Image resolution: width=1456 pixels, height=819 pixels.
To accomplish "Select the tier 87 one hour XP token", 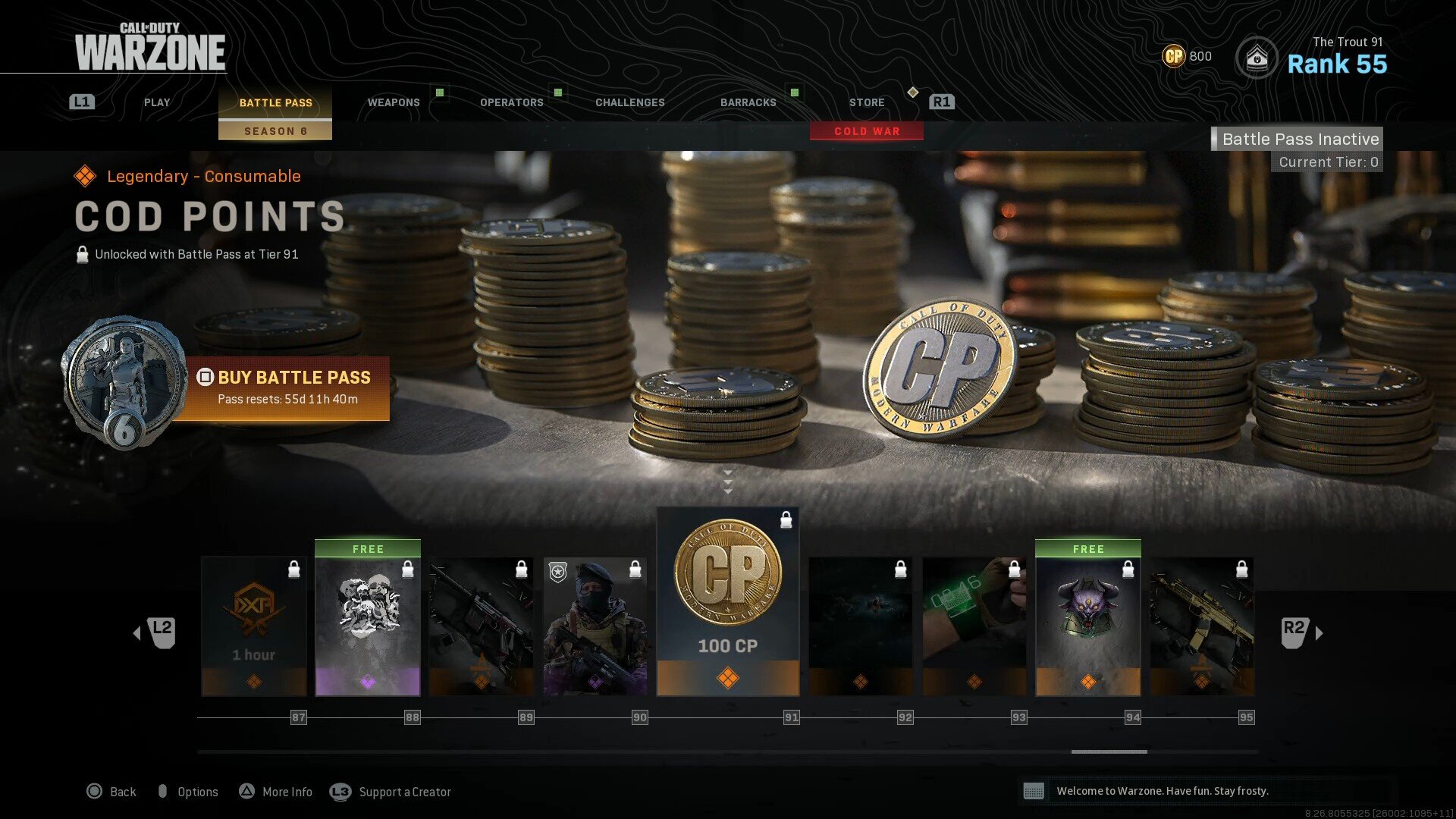I will [254, 626].
